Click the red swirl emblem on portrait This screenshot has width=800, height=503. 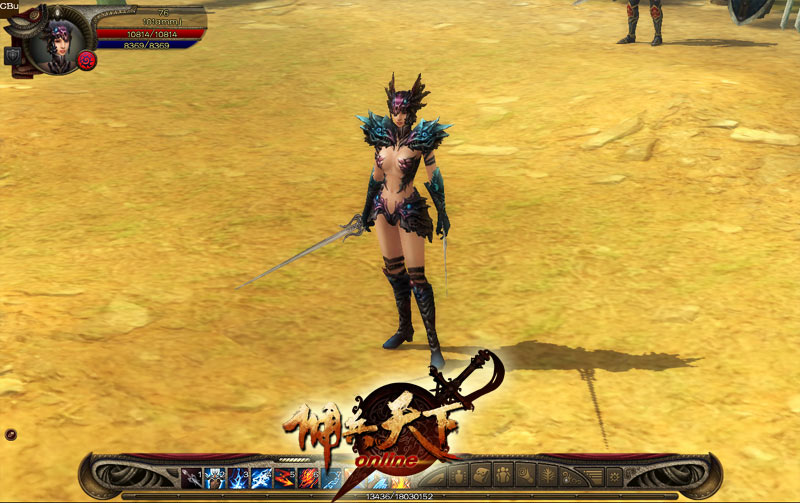pos(86,60)
